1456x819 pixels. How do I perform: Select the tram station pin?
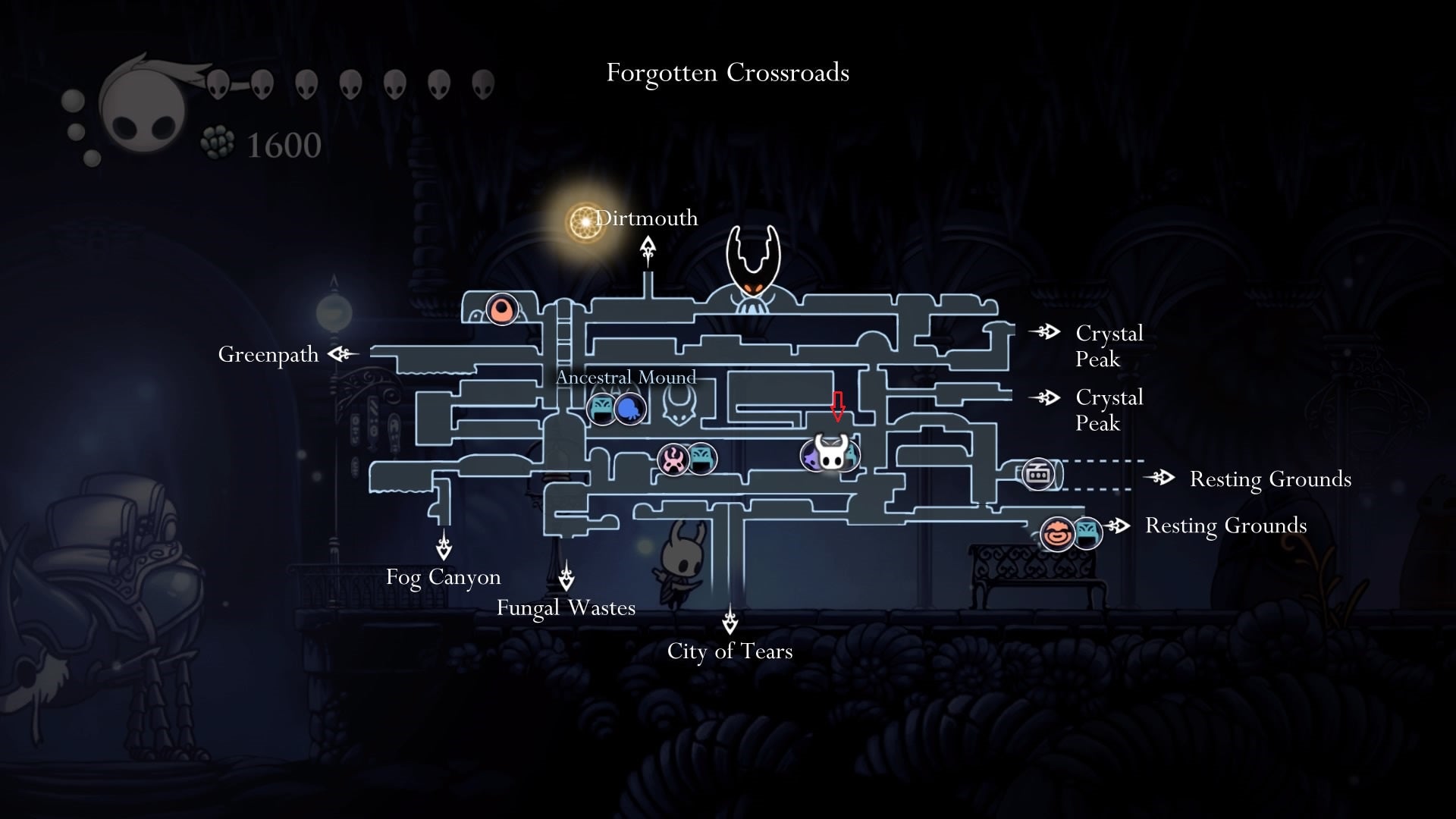click(1037, 474)
